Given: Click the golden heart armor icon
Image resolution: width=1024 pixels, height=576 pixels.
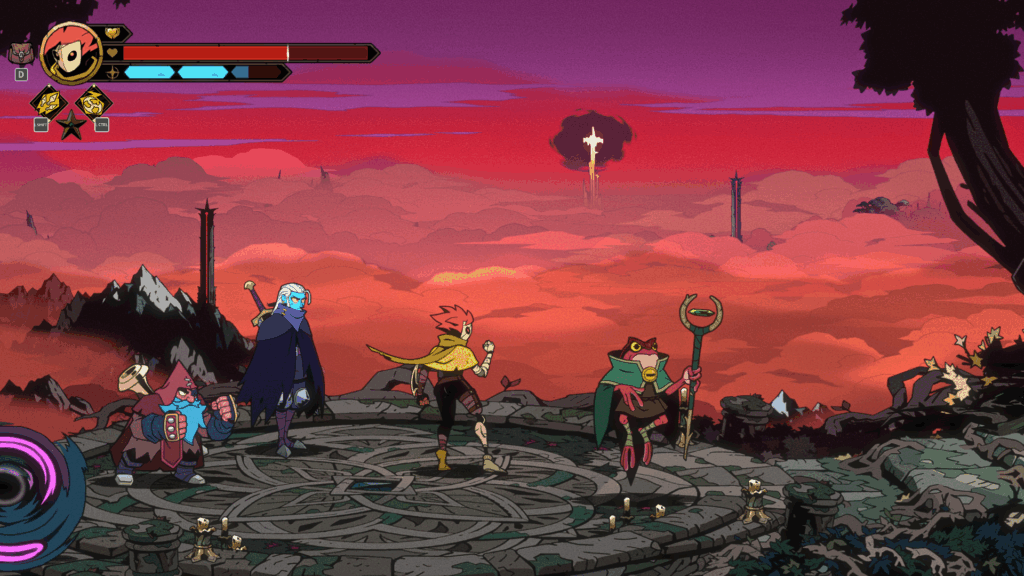Looking at the screenshot, I should click(x=112, y=33).
